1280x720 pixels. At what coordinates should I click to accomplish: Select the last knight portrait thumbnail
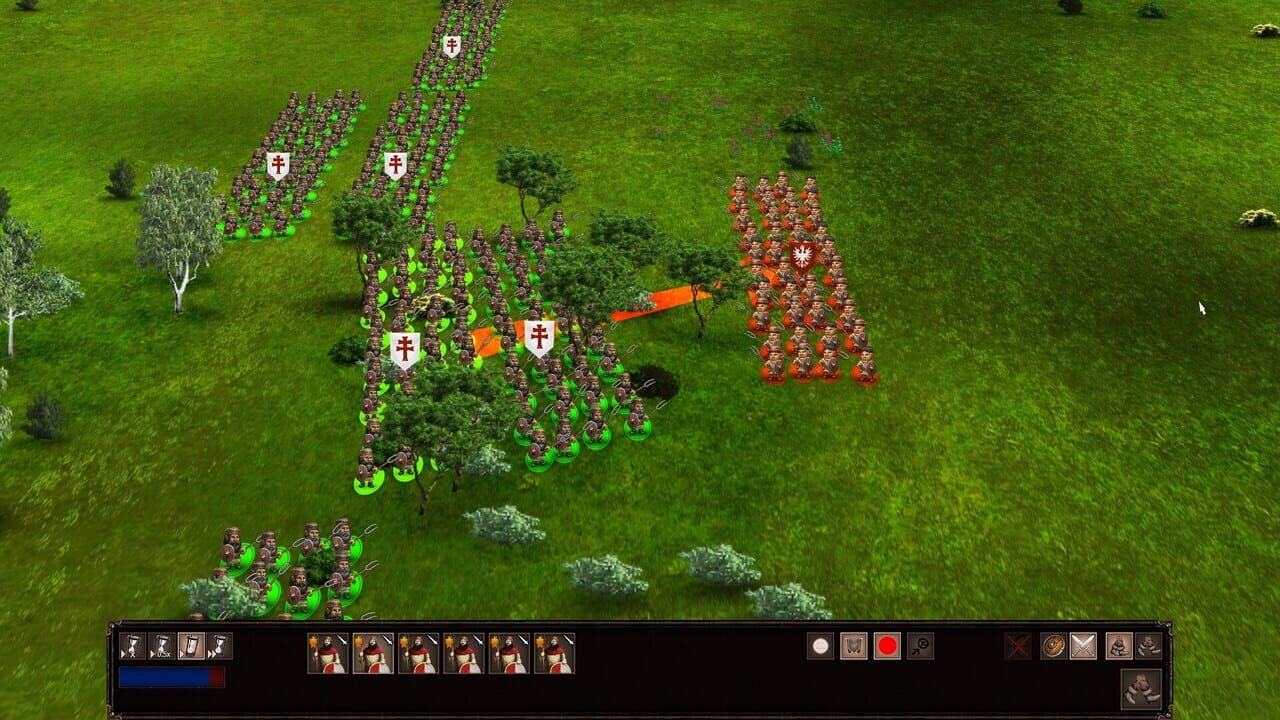pos(556,655)
